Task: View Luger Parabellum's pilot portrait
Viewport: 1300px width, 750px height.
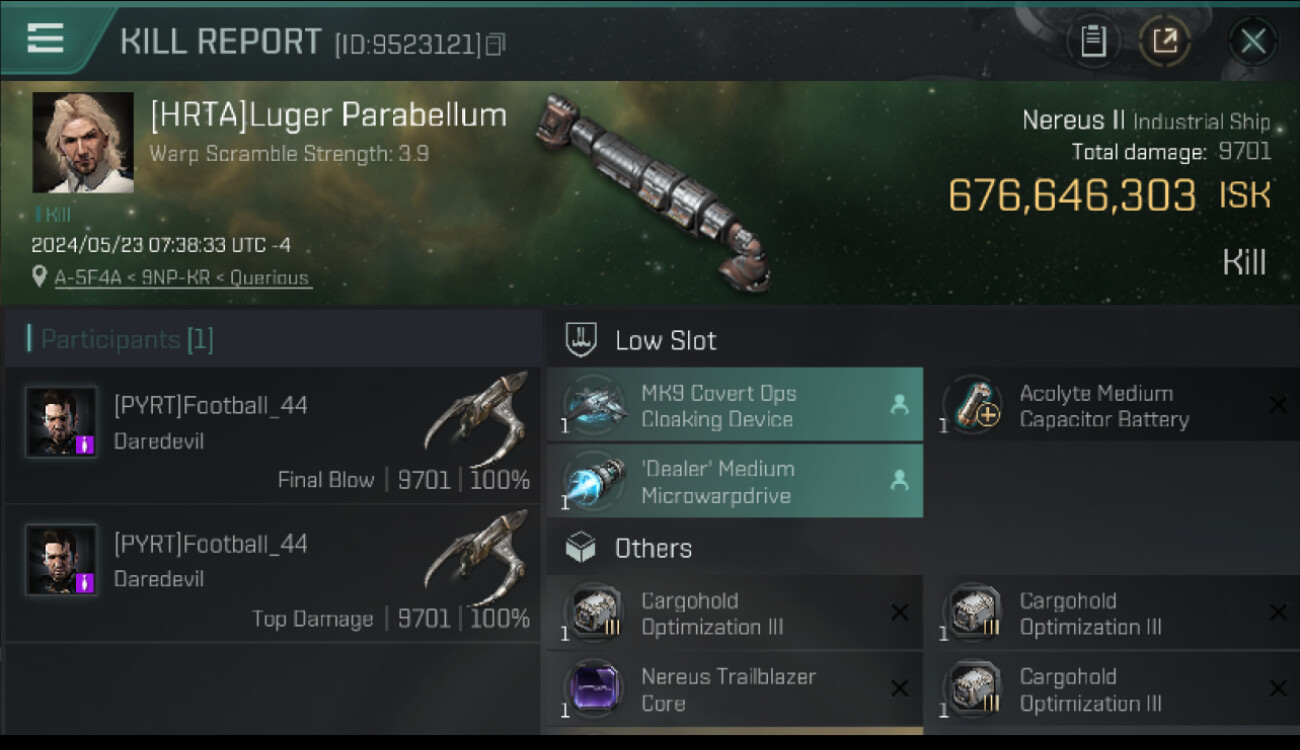Action: (x=83, y=143)
